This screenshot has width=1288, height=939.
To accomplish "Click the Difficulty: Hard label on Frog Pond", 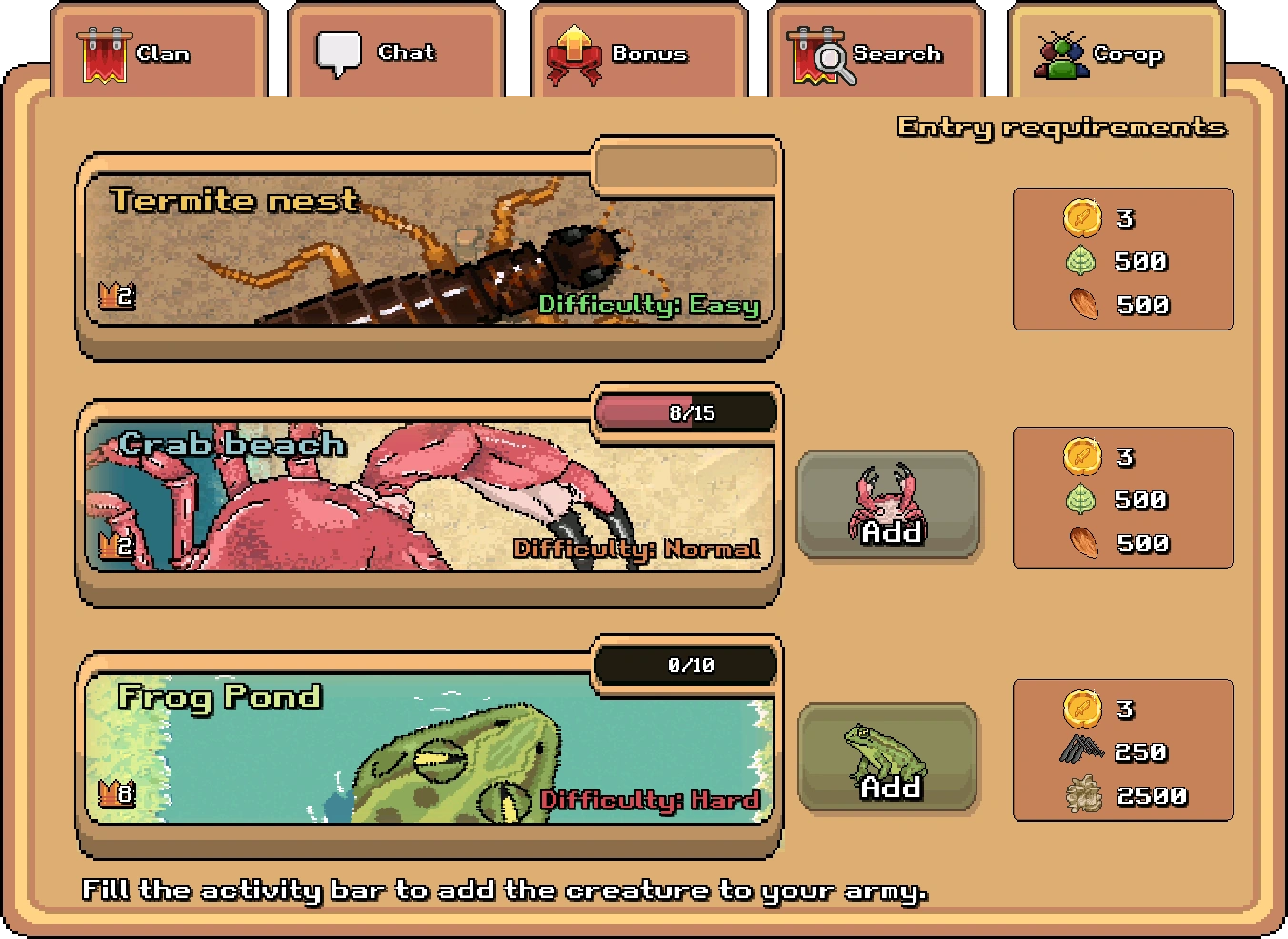I will tap(651, 800).
